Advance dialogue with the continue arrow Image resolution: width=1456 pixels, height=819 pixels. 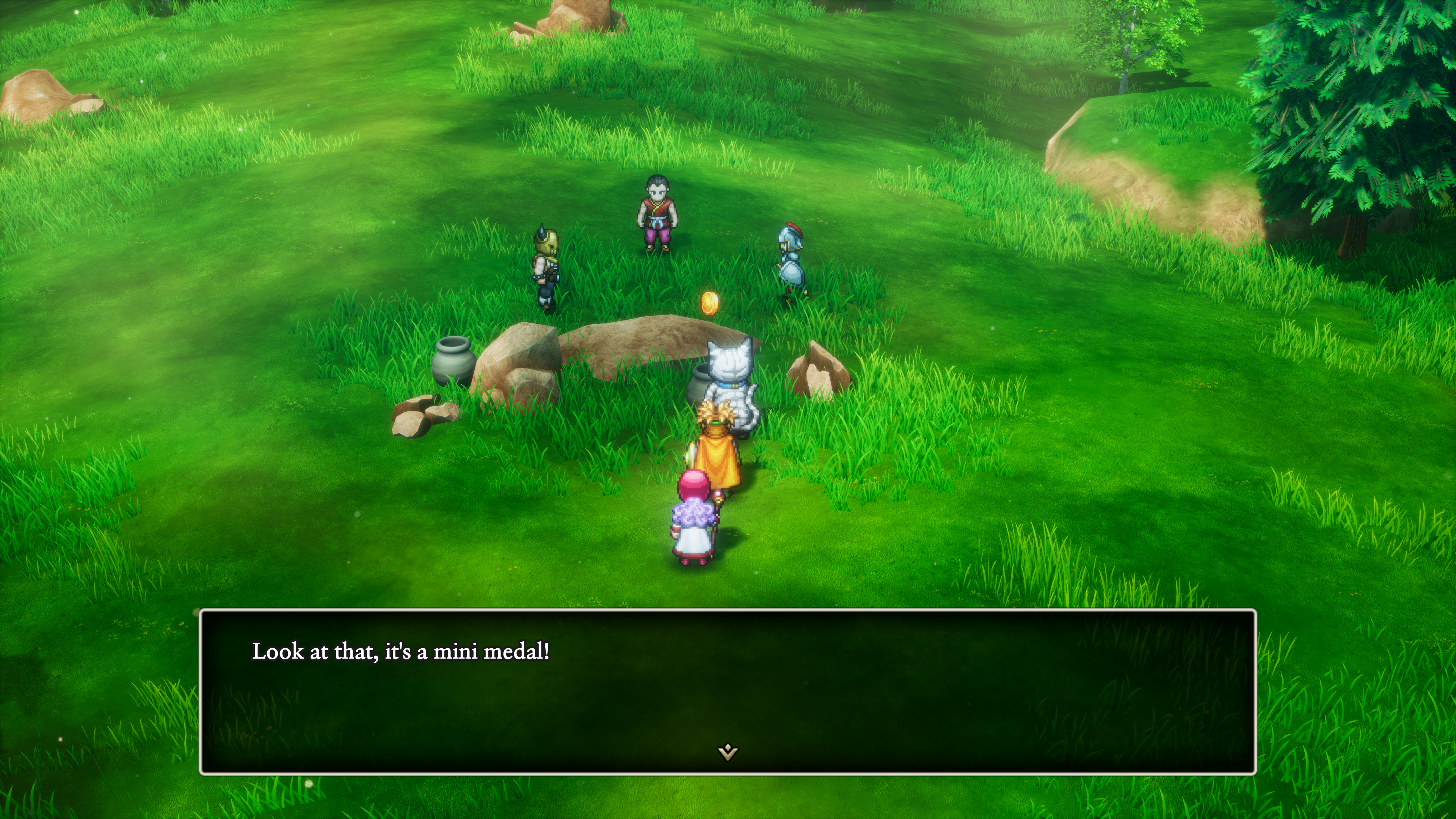pyautogui.click(x=728, y=752)
